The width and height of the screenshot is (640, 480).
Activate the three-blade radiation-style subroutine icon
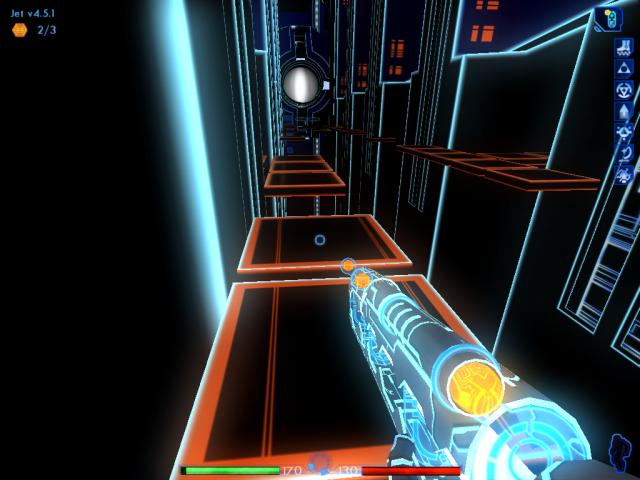(x=623, y=89)
